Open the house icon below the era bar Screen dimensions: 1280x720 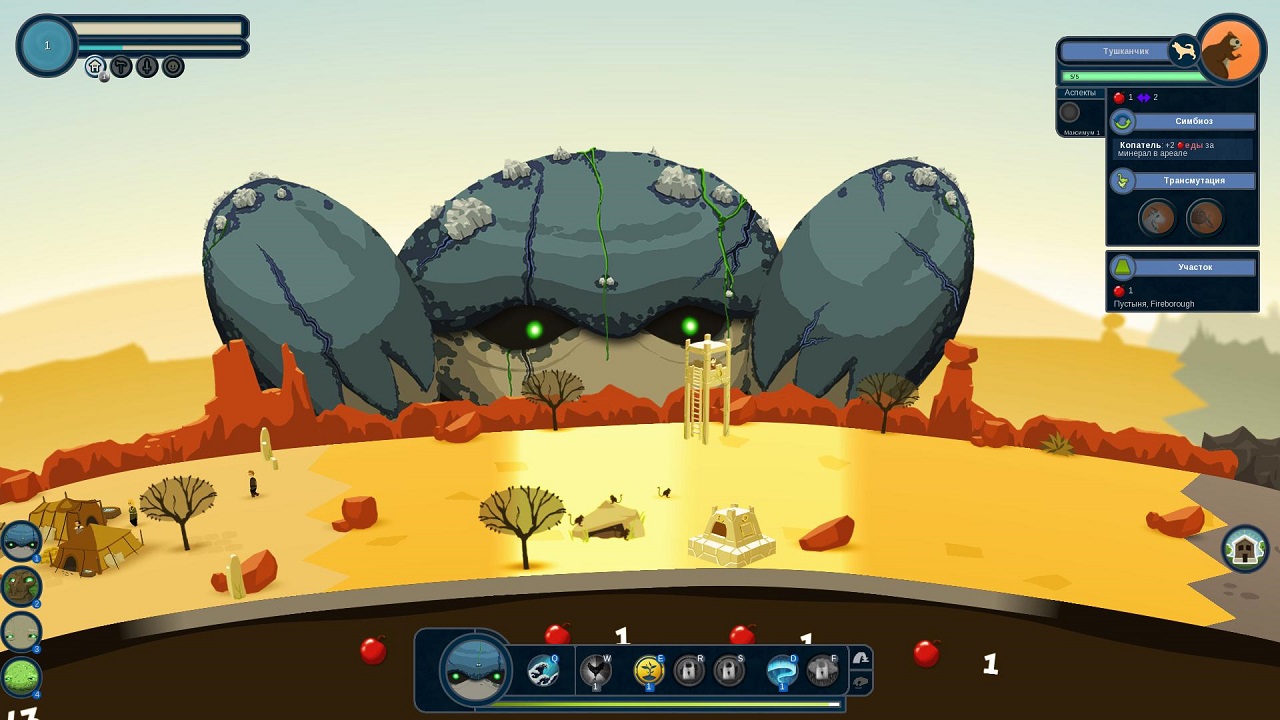tap(95, 67)
